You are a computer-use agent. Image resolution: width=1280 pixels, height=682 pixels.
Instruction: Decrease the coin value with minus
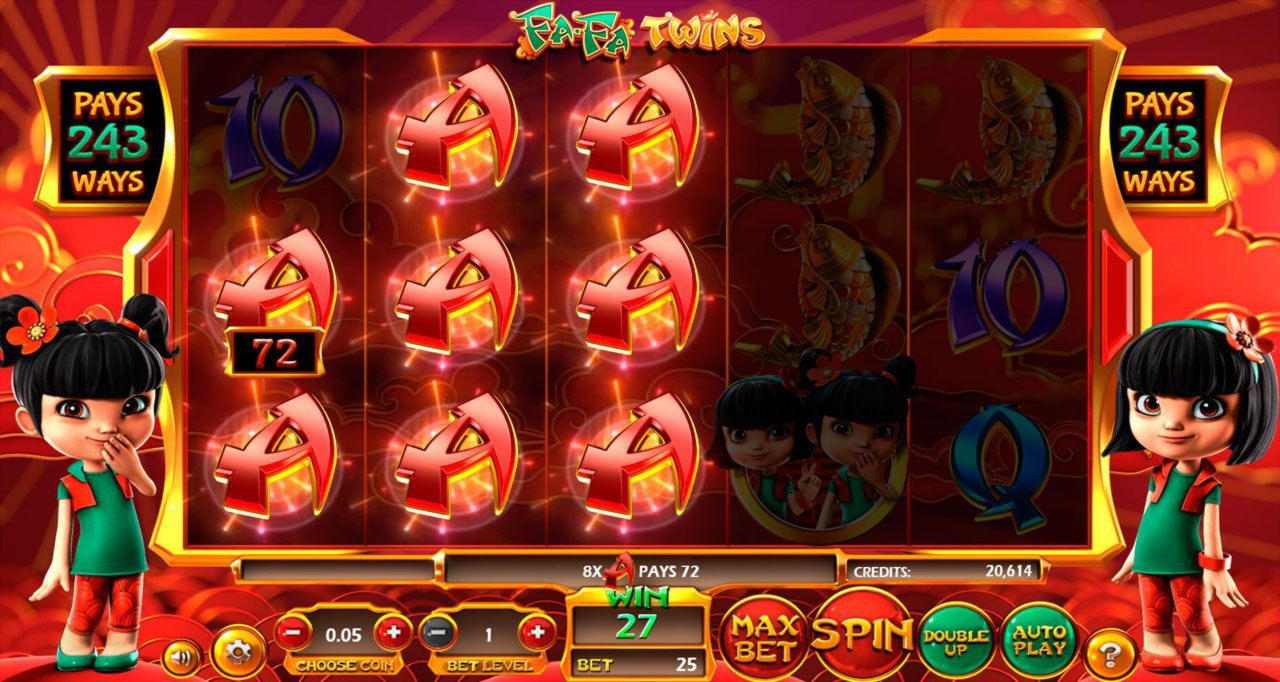tap(291, 632)
